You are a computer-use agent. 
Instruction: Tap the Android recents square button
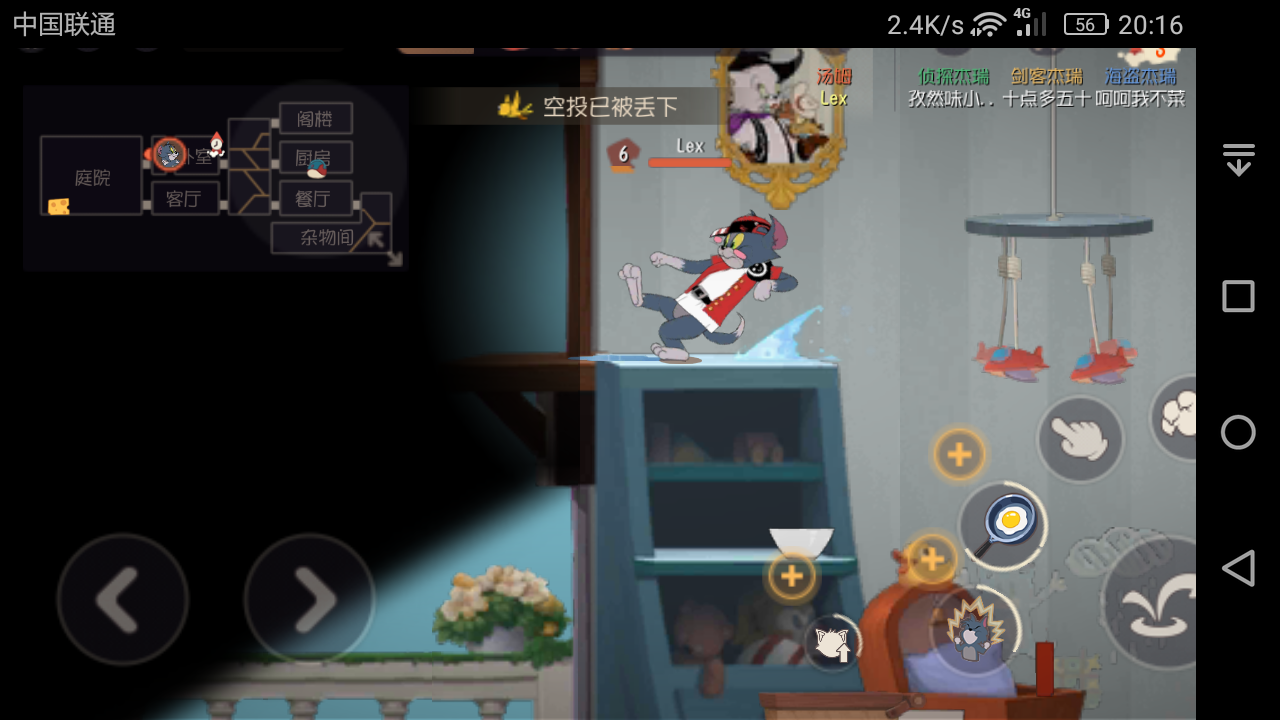coord(1237,296)
